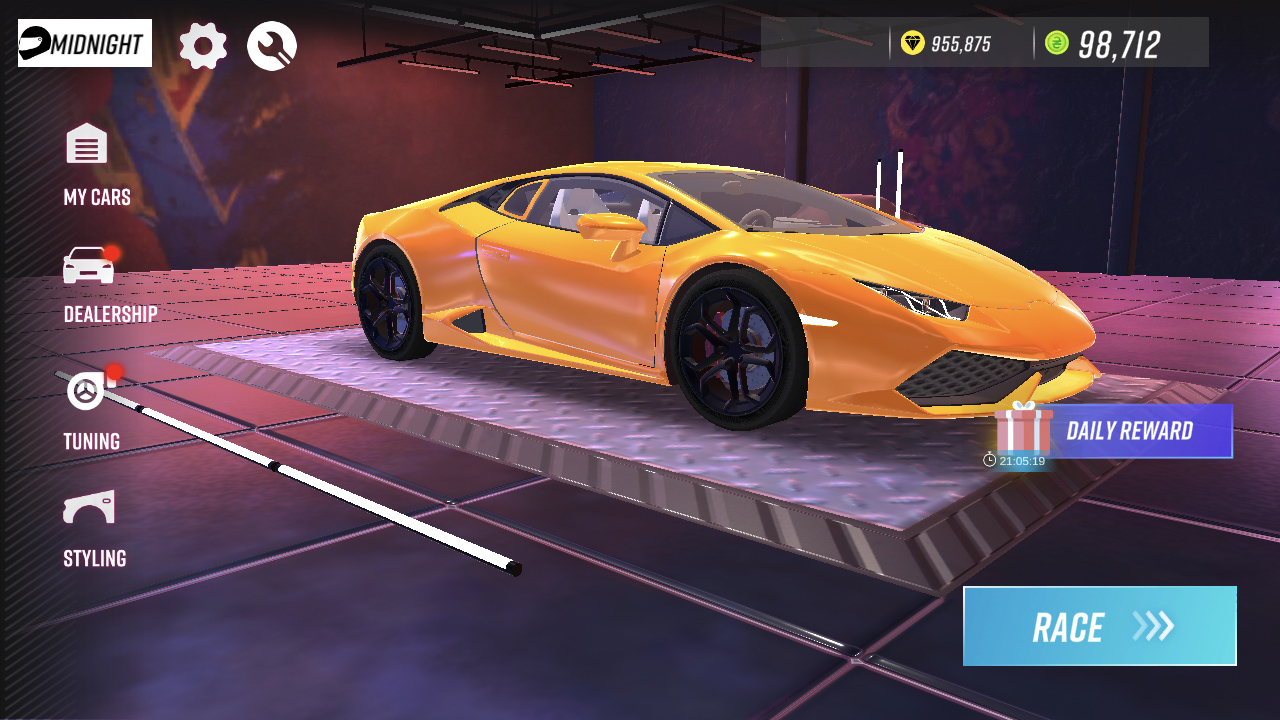Open the My Cars garage icon

point(85,145)
